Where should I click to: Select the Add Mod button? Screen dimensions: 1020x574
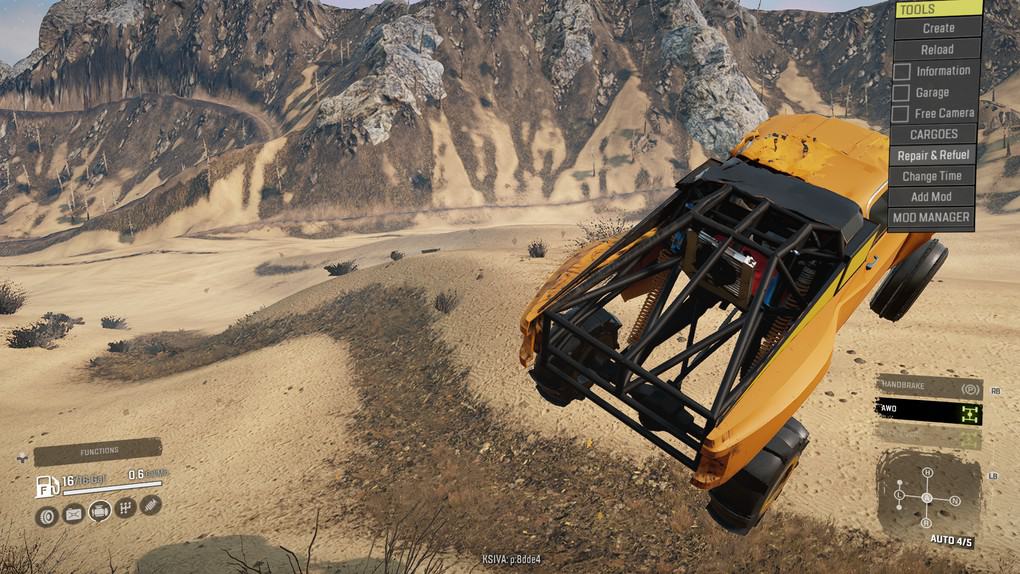tap(932, 197)
